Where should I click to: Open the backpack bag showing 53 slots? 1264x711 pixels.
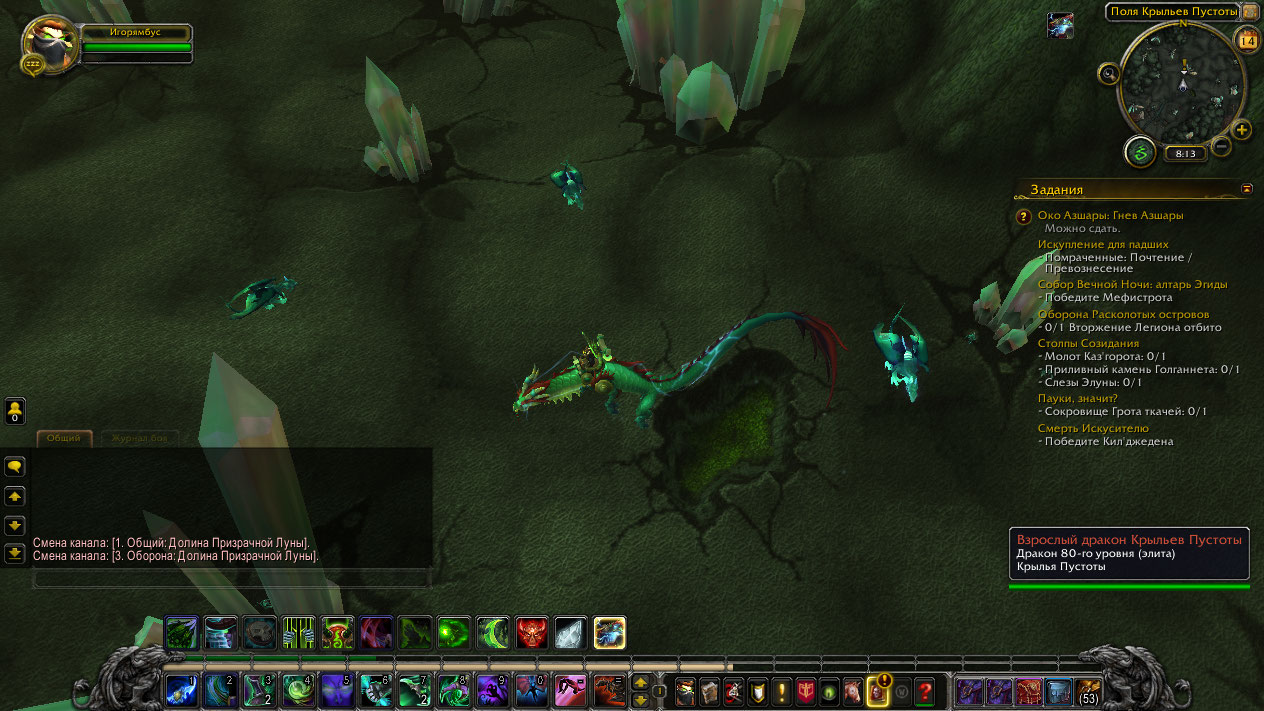1087,690
